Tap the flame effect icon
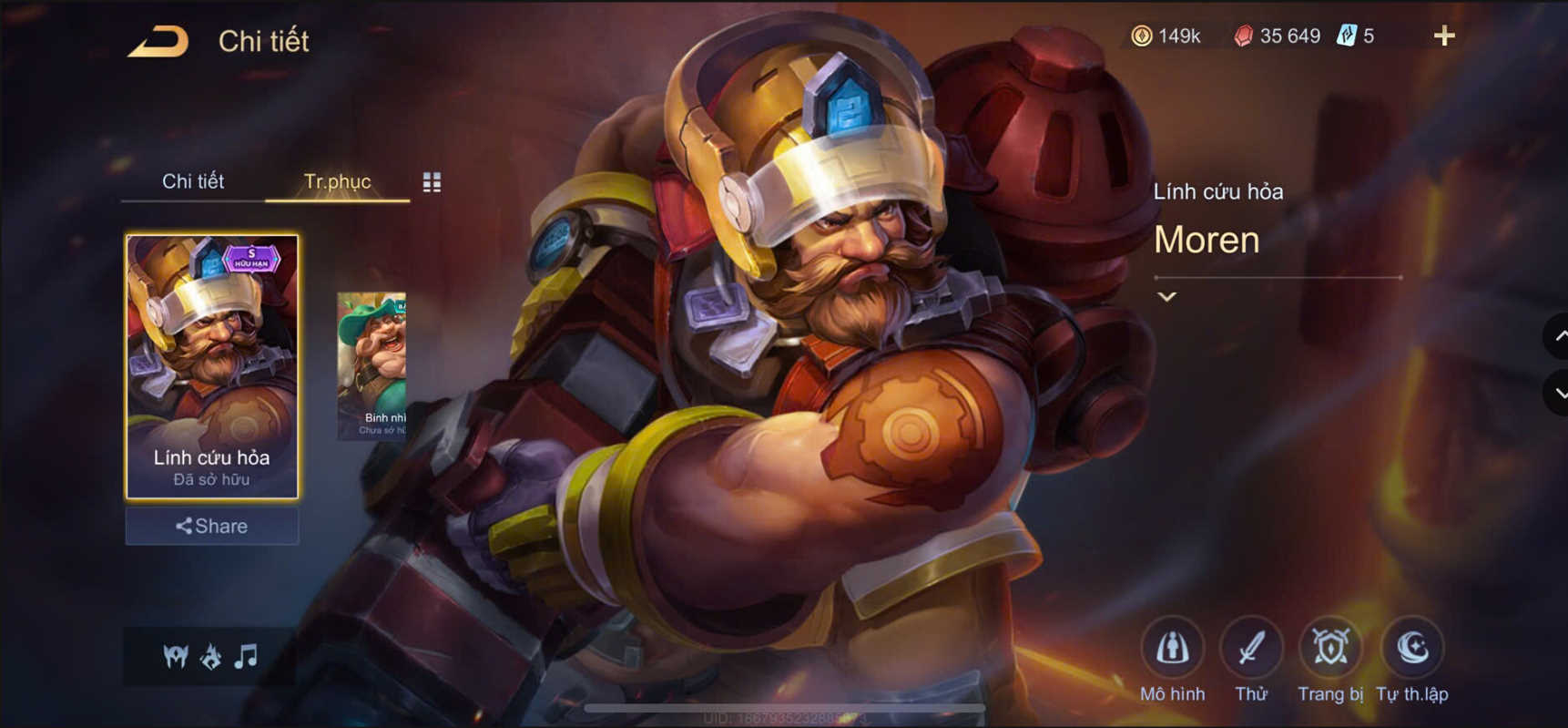The width and height of the screenshot is (1568, 728). click(x=210, y=656)
